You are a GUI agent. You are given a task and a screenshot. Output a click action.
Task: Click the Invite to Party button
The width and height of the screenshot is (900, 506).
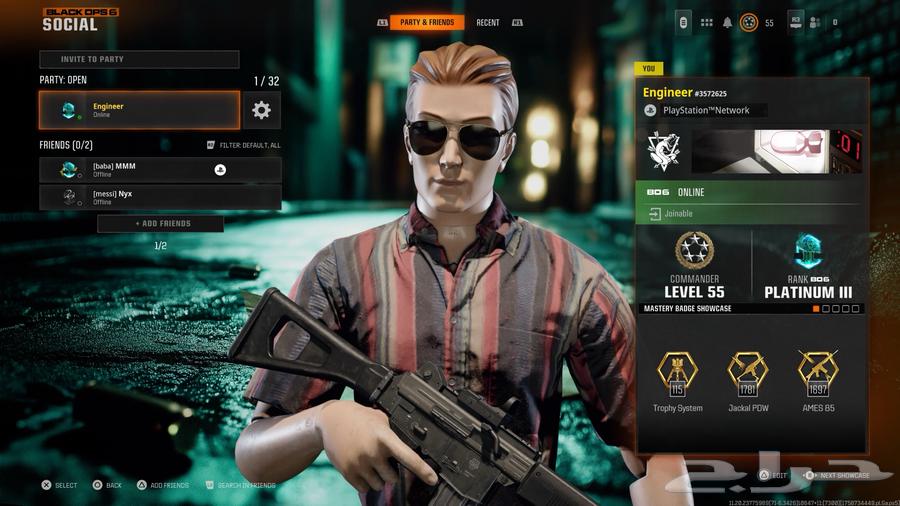pyautogui.click(x=139, y=59)
